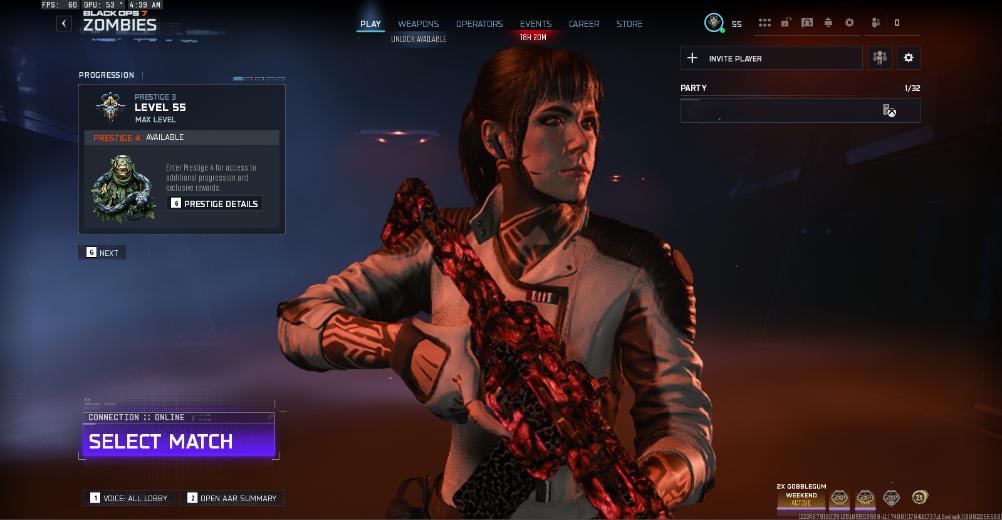1002x520 pixels.
Task: Switch to the Weapons tab
Action: pyautogui.click(x=418, y=24)
